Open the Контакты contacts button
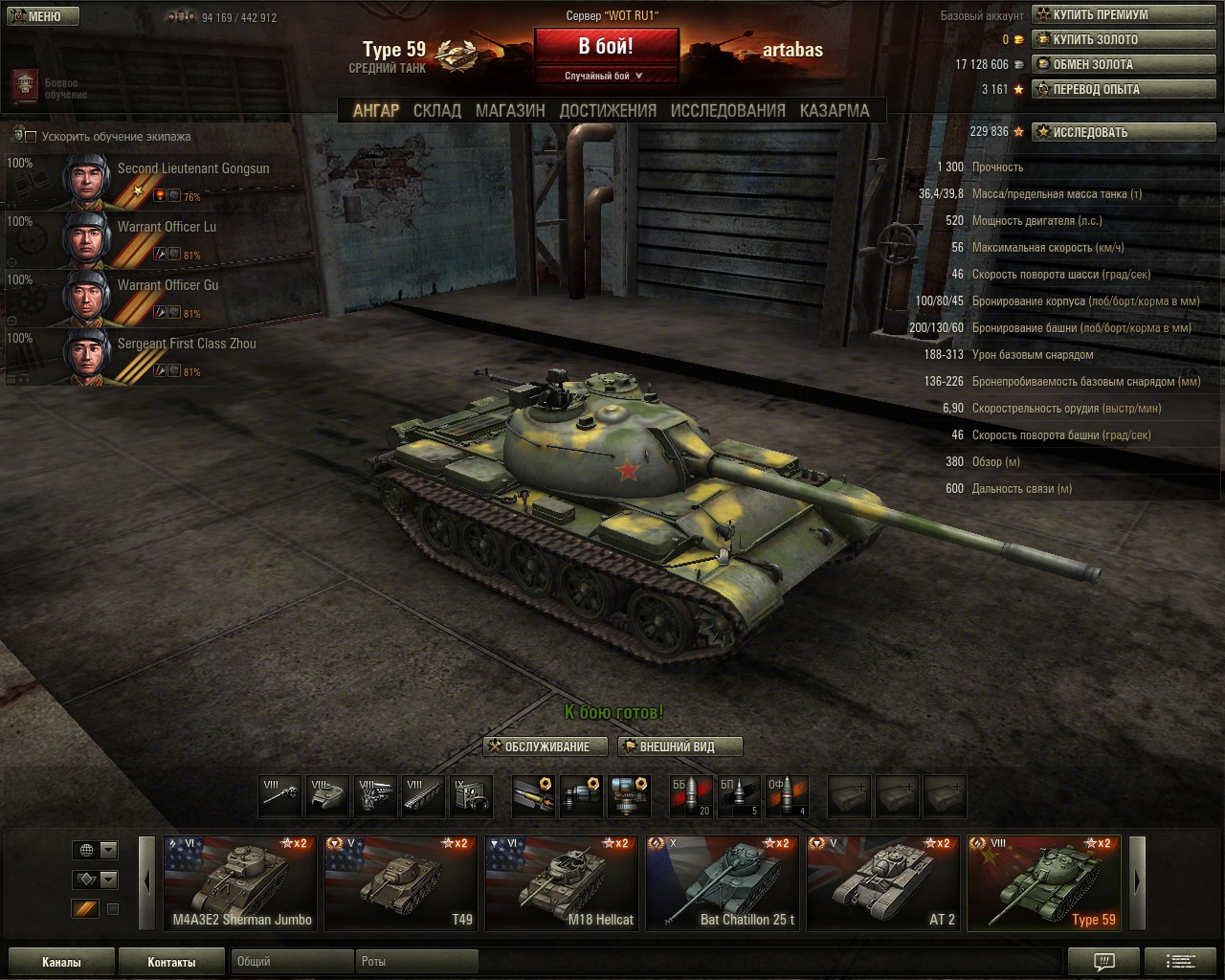The image size is (1225, 980). [x=171, y=962]
